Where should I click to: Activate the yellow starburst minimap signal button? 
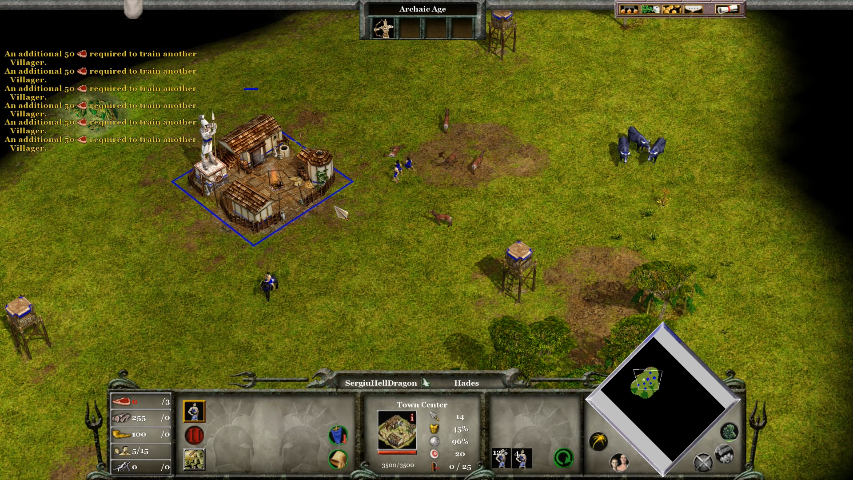598,440
